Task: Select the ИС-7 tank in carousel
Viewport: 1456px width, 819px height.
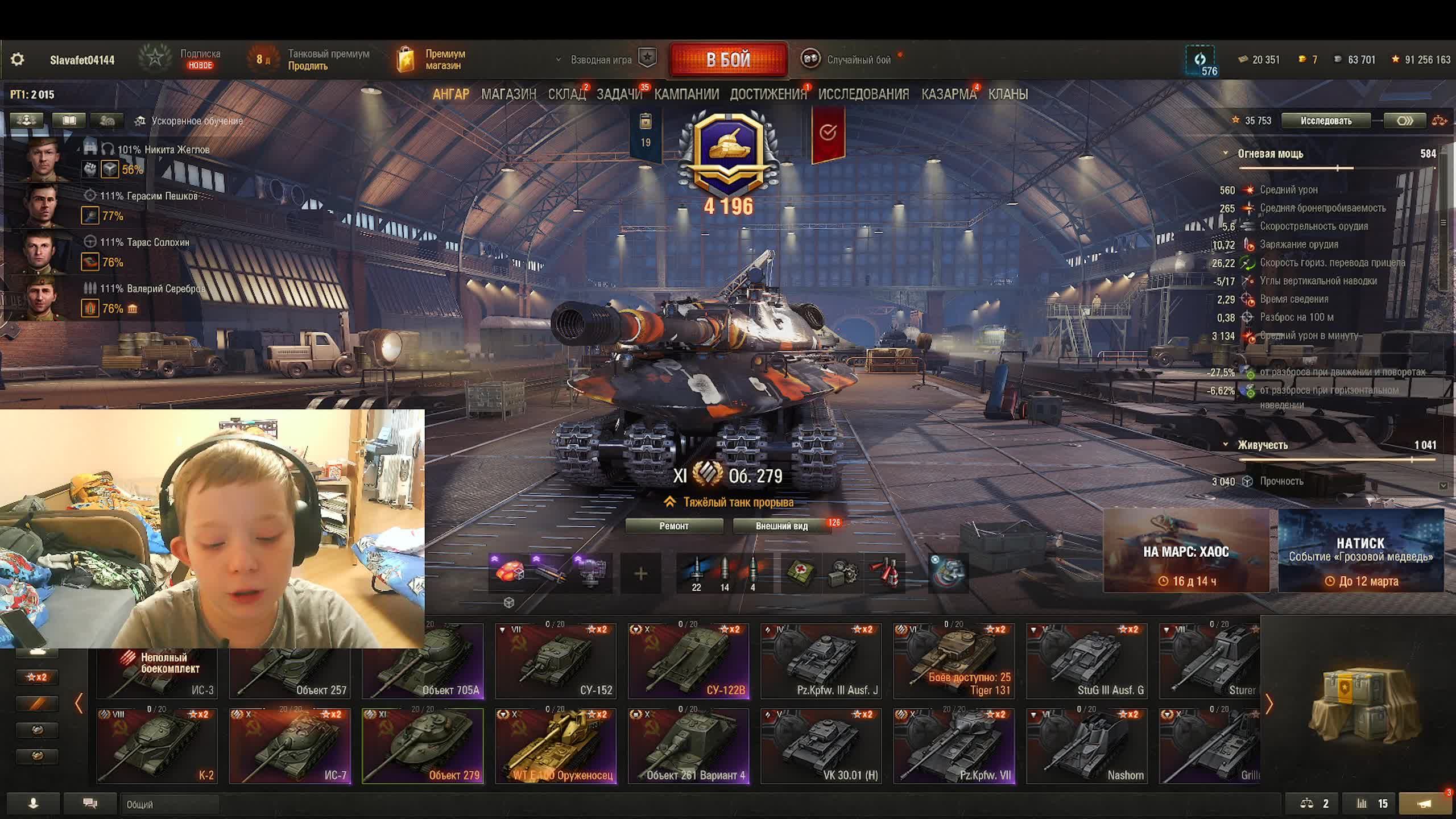Action: pos(289,746)
